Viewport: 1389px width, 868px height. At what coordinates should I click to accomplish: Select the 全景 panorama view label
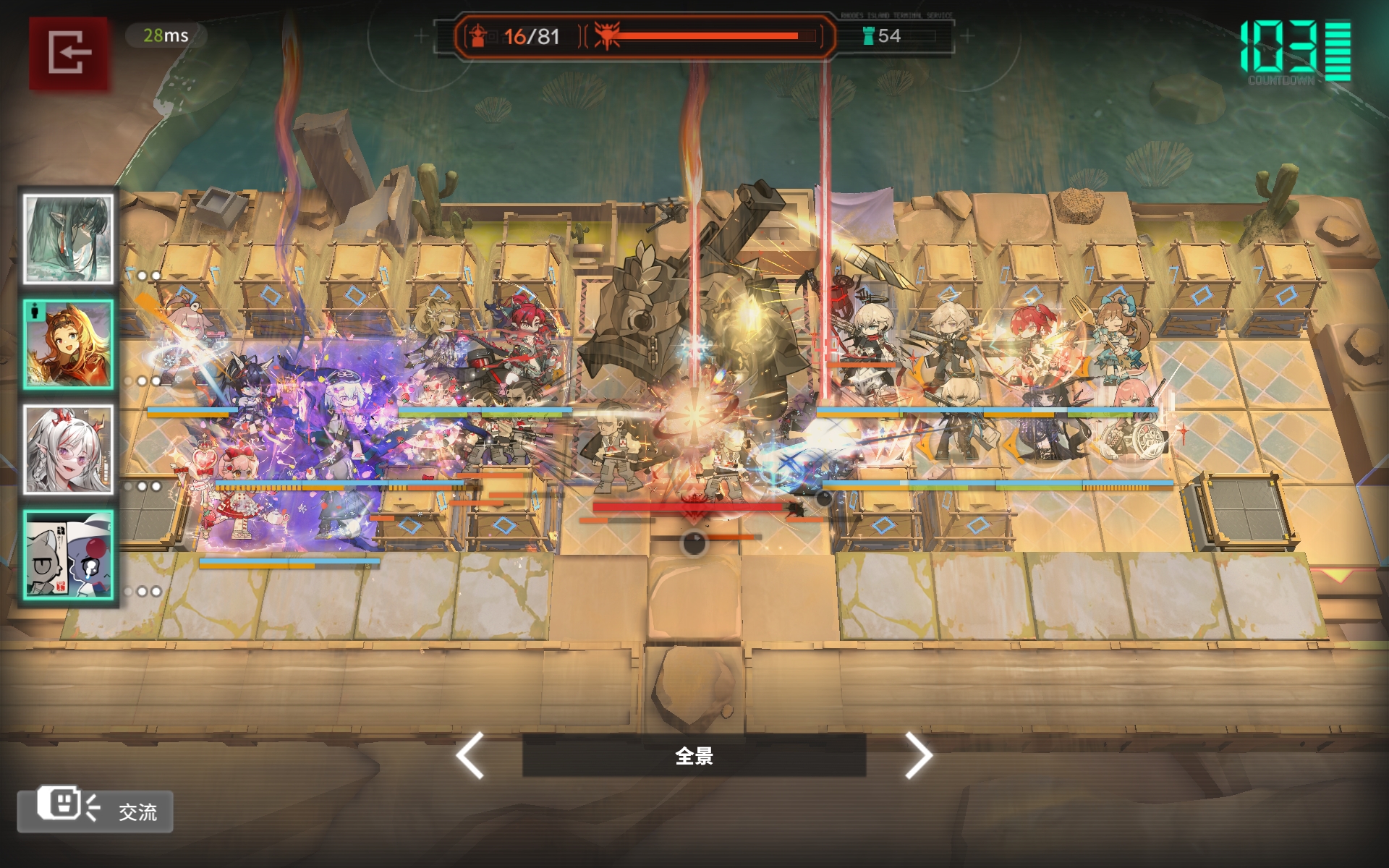694,756
